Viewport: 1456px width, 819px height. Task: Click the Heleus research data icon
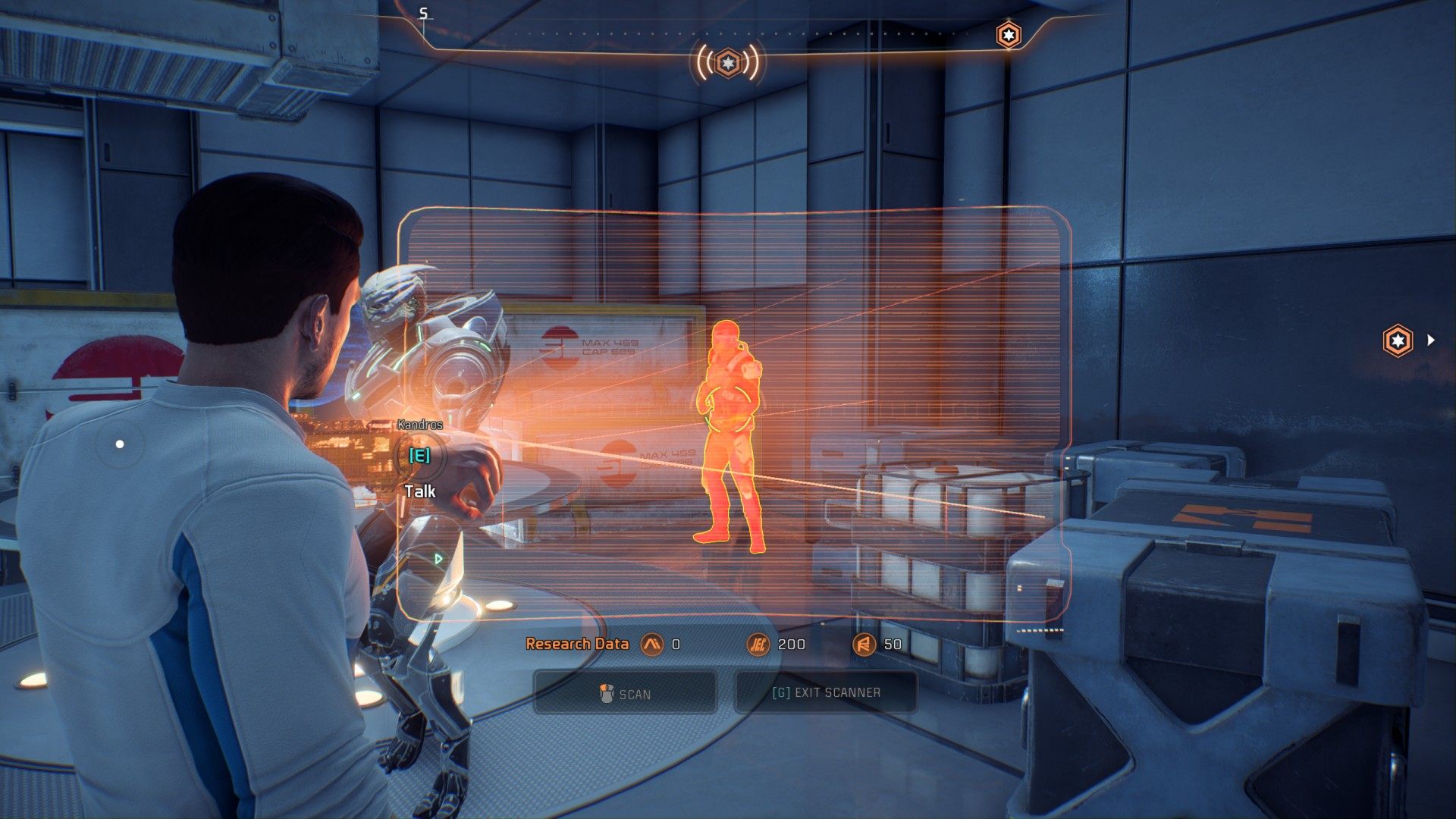(757, 645)
